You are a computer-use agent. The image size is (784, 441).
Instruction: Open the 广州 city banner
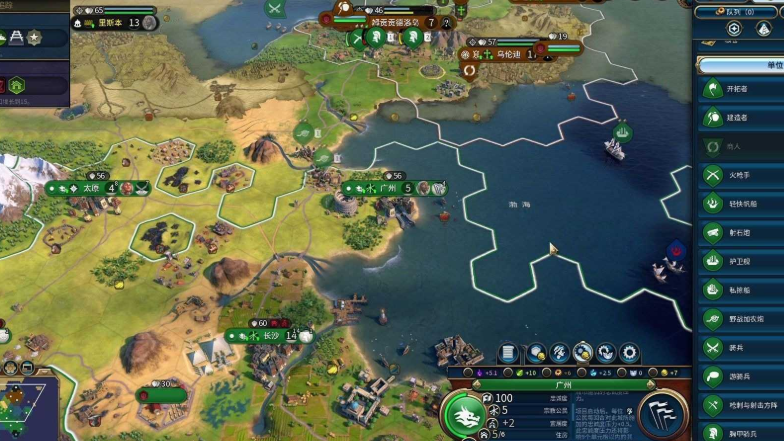coord(390,188)
